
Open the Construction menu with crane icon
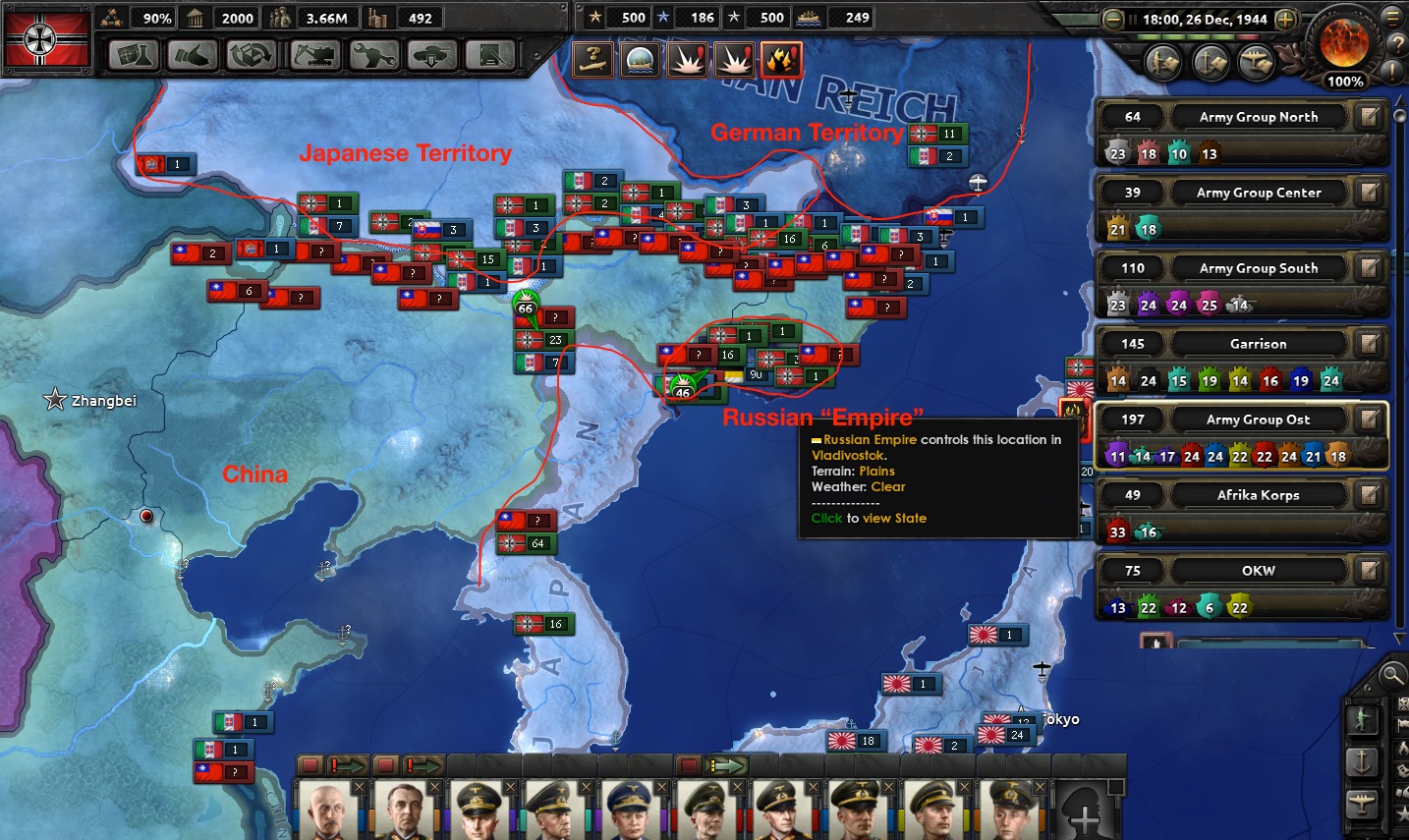[x=312, y=57]
